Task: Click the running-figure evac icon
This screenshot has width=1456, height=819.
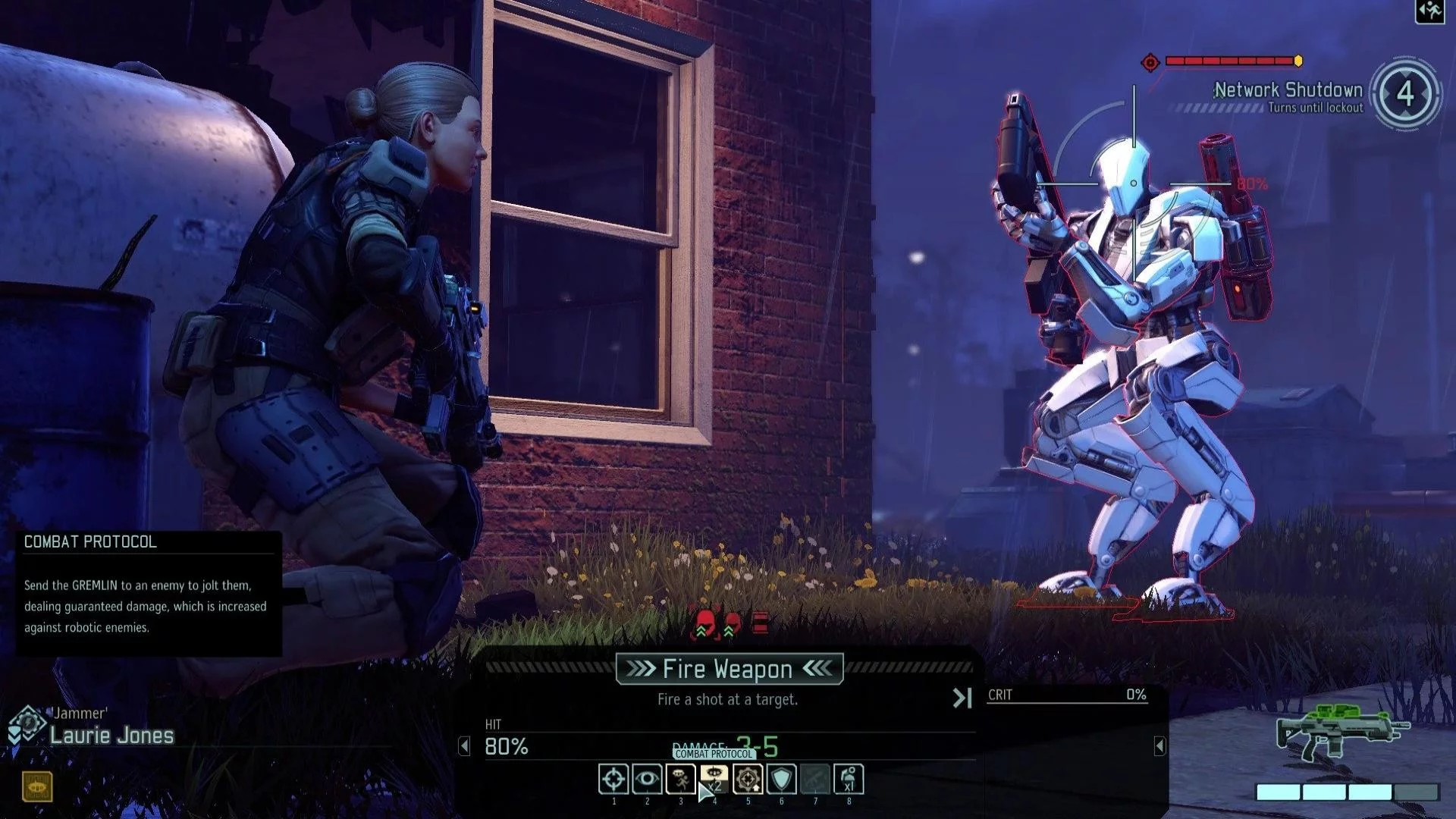Action: tap(1429, 11)
